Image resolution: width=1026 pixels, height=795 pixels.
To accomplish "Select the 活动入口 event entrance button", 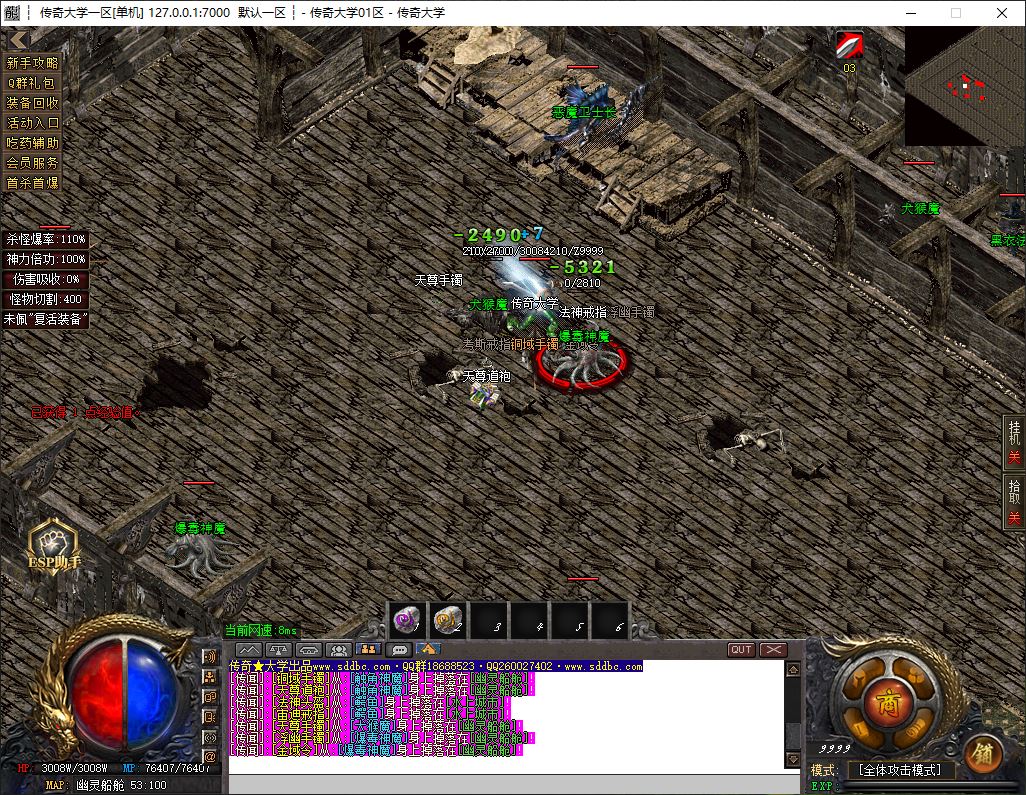I will coord(33,123).
